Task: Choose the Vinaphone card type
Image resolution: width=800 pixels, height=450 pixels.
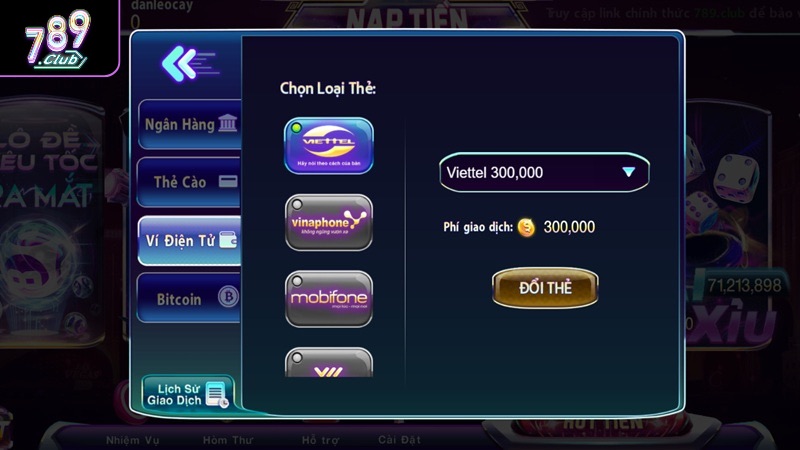Action: tap(329, 222)
